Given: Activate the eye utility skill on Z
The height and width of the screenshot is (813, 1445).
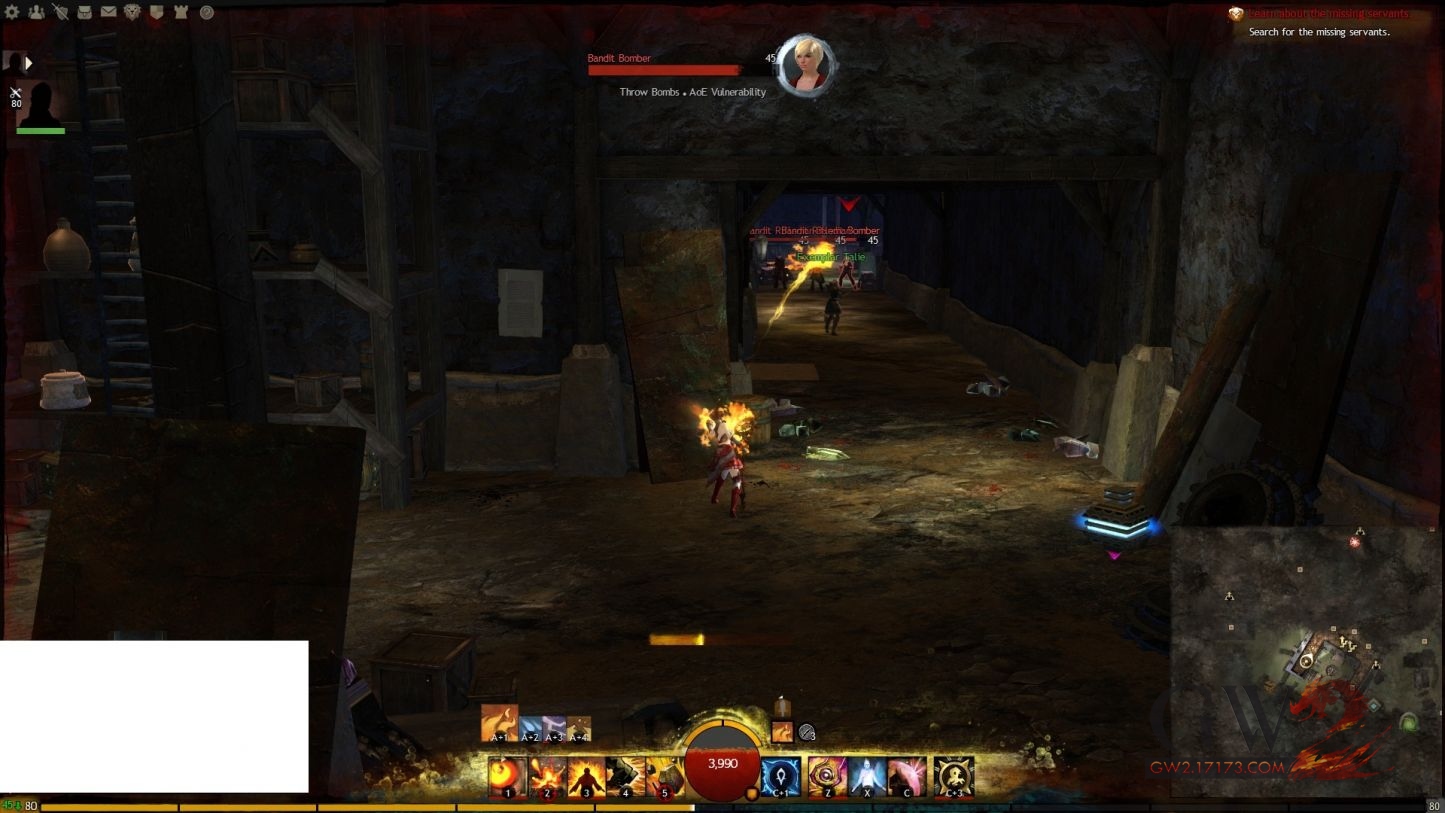Looking at the screenshot, I should click(827, 776).
